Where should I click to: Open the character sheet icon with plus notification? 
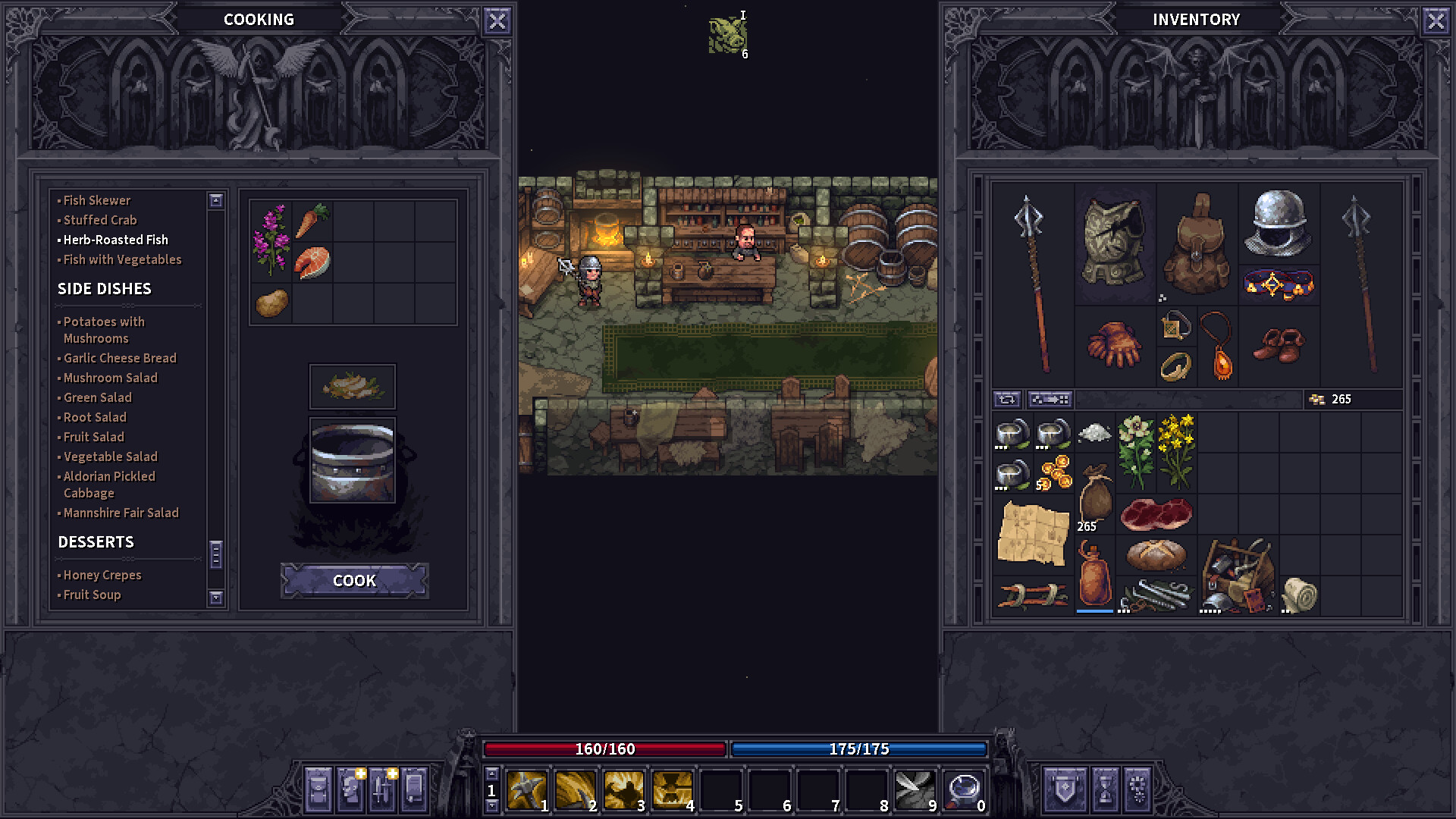click(350, 791)
